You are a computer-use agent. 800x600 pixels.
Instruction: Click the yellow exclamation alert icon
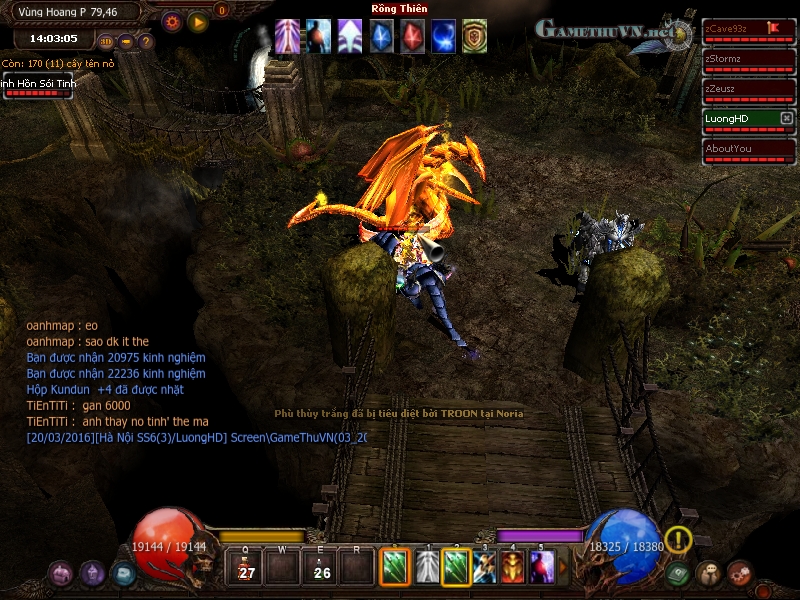click(678, 540)
